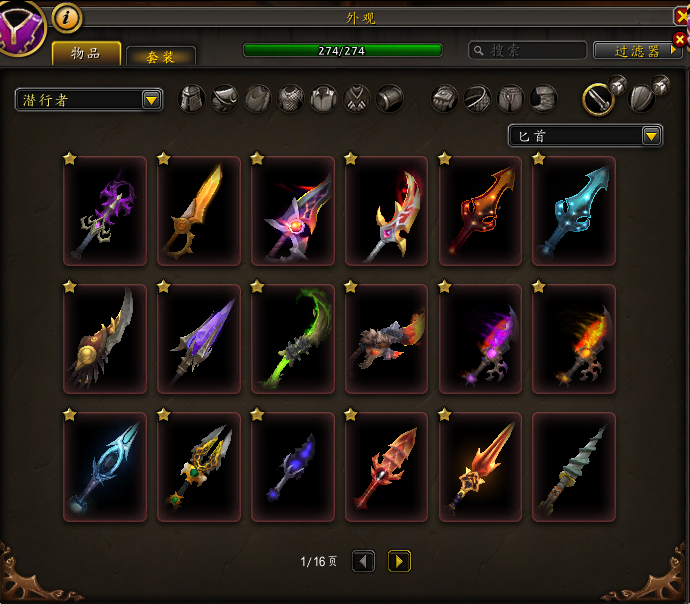Viewport: 690px width, 604px height.
Task: Select the teal blue dagger appearance
Action: [x=574, y=211]
